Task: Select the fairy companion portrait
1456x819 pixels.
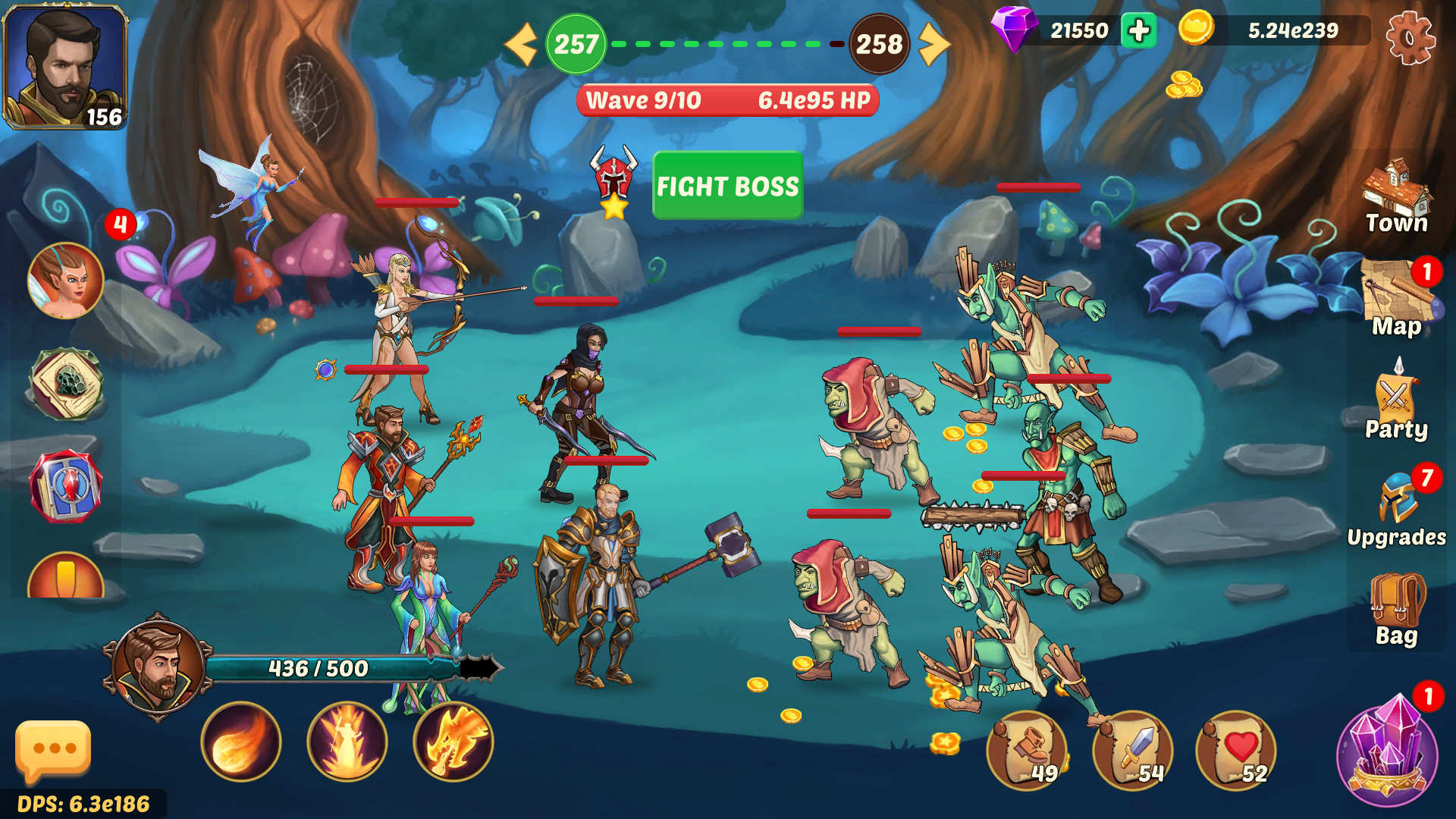Action: (x=65, y=279)
